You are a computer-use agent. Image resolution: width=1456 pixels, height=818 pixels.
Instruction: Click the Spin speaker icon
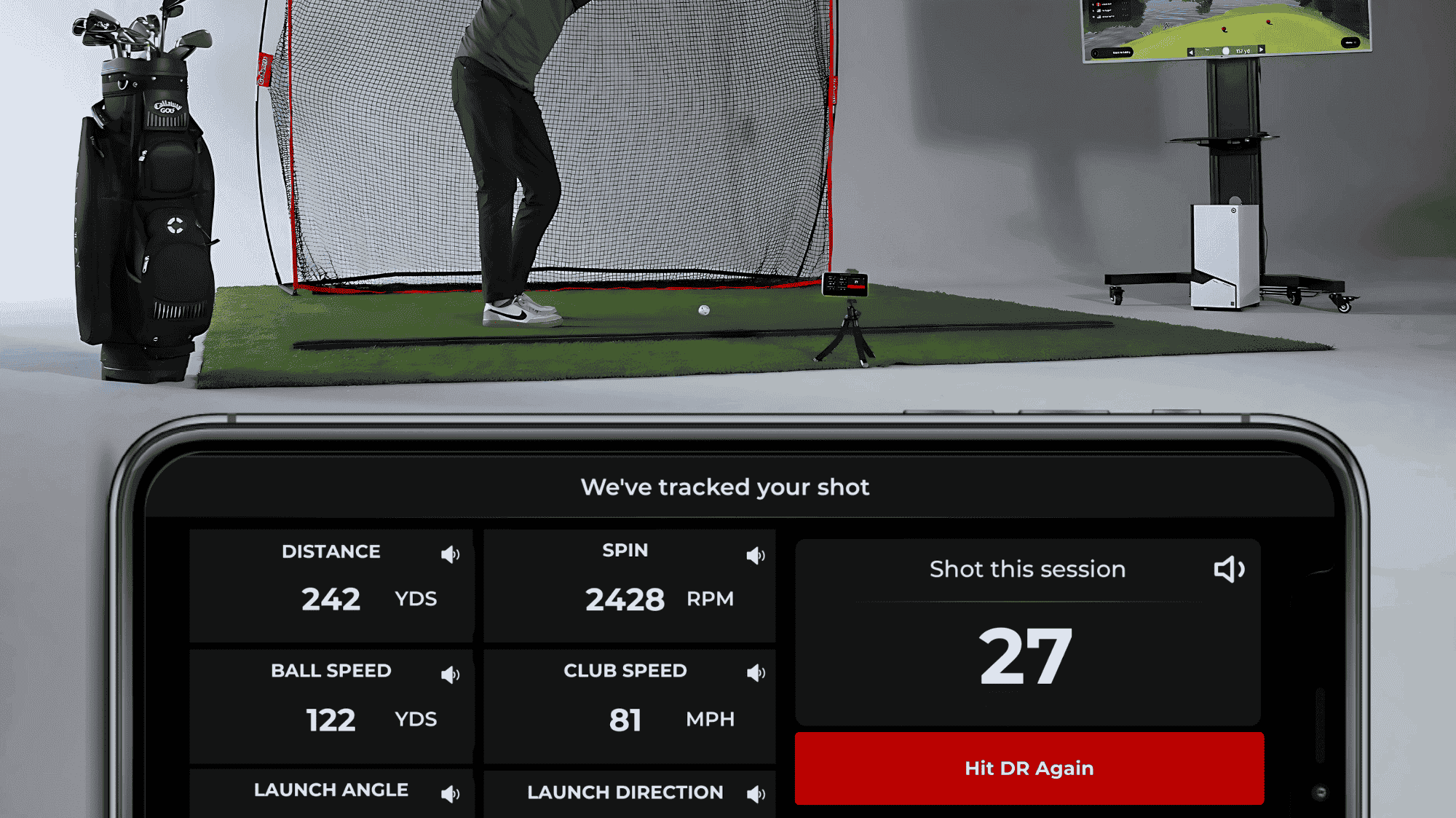[x=754, y=555]
